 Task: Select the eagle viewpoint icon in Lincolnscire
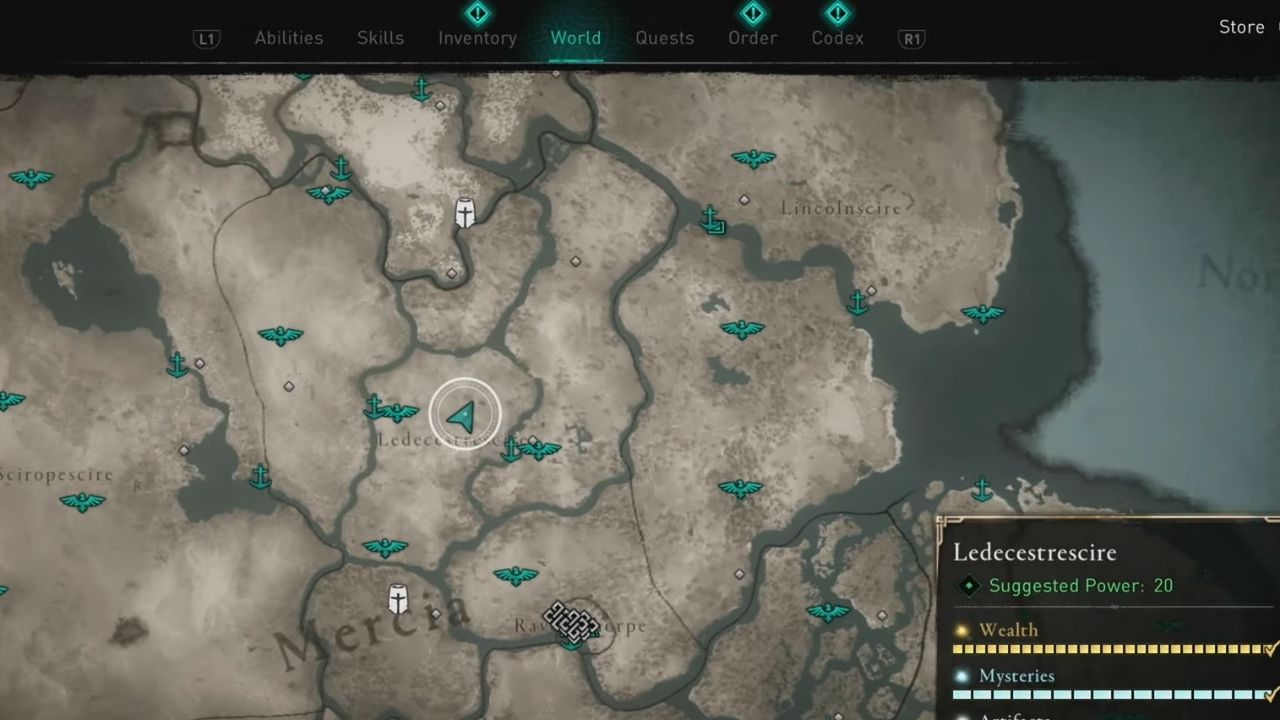753,158
